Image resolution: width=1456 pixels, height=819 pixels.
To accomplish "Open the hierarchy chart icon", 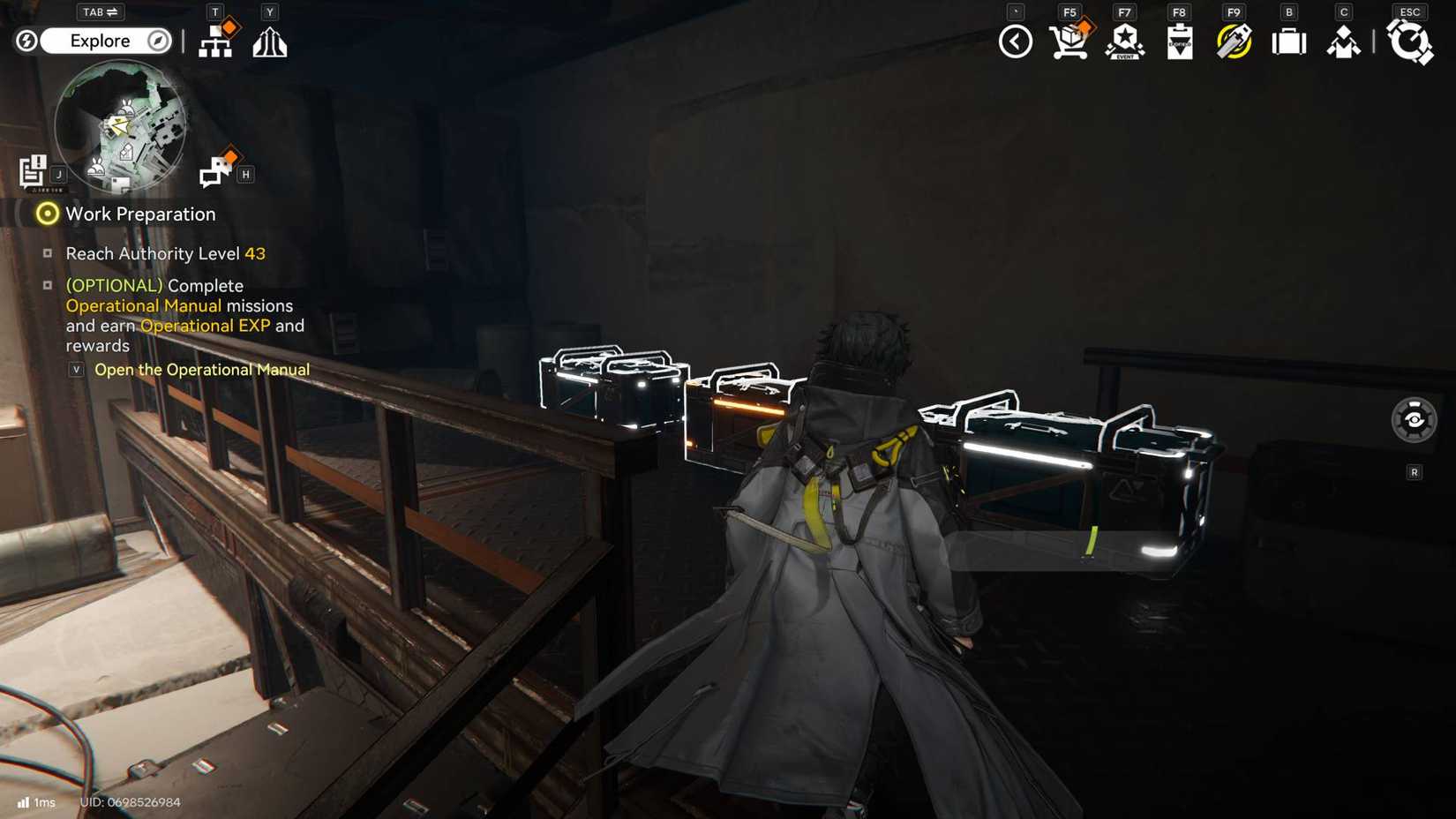I will click(215, 41).
